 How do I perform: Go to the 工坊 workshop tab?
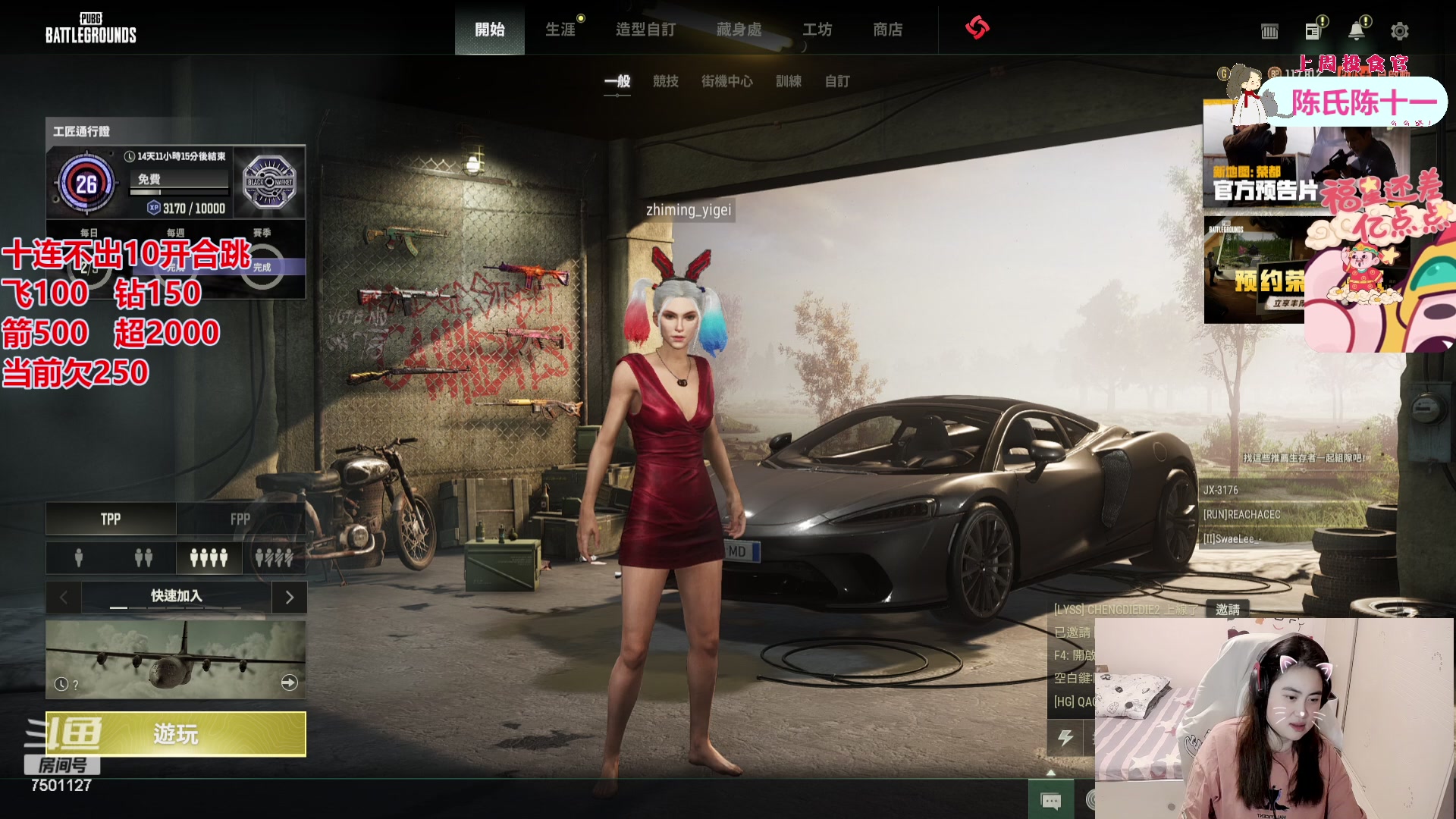pyautogui.click(x=817, y=30)
